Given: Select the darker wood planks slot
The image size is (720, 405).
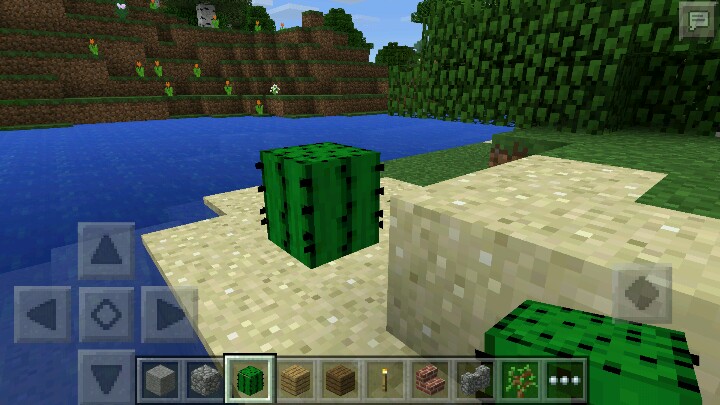Looking at the screenshot, I should point(341,380).
